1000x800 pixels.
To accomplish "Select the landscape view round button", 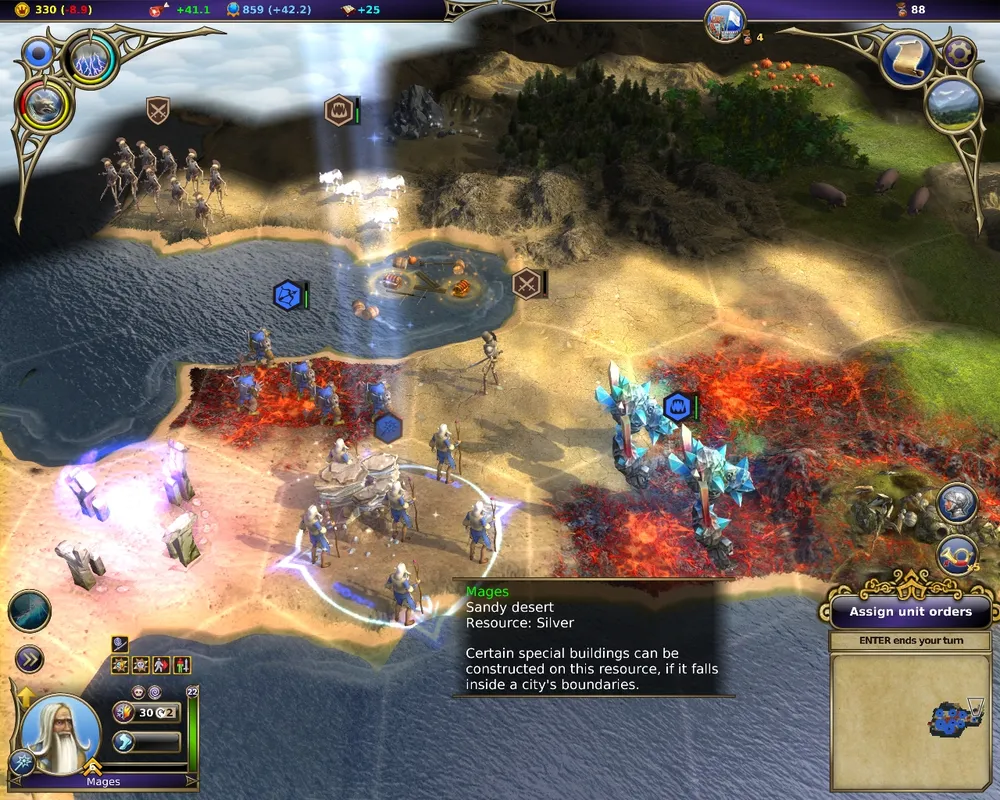I will click(952, 106).
